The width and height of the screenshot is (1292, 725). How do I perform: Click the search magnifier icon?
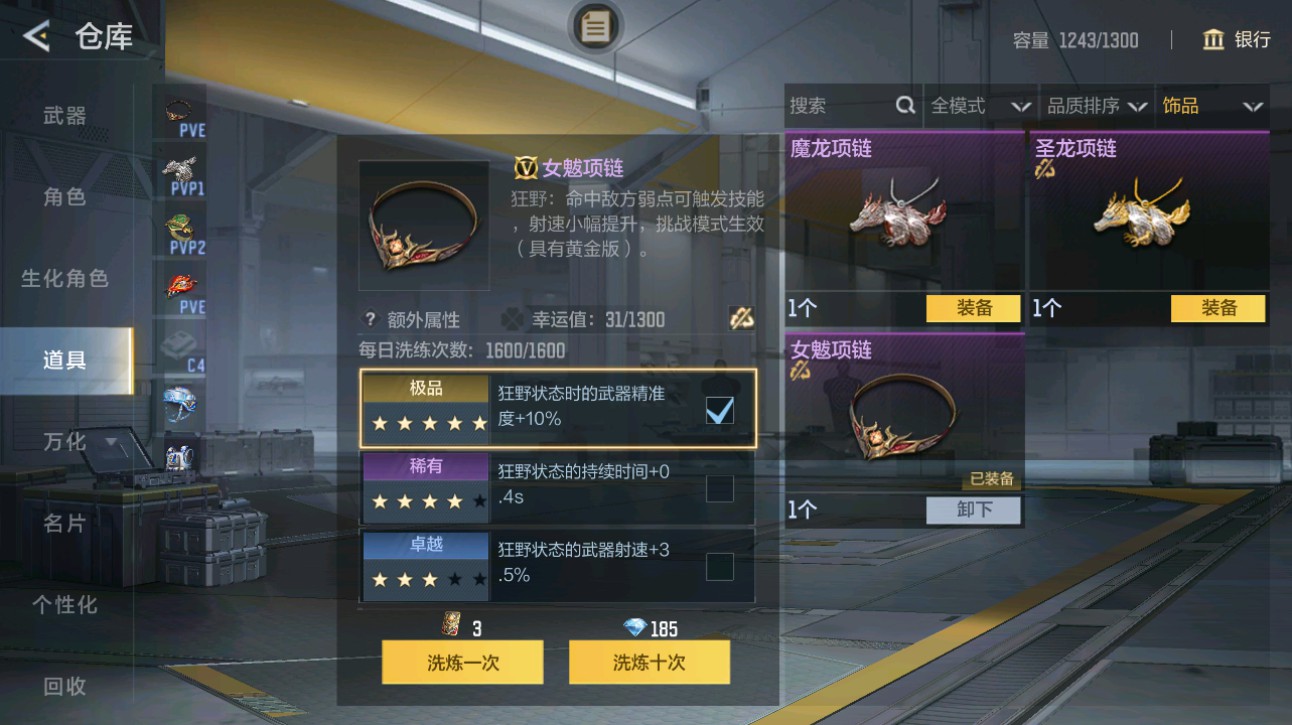(x=905, y=104)
